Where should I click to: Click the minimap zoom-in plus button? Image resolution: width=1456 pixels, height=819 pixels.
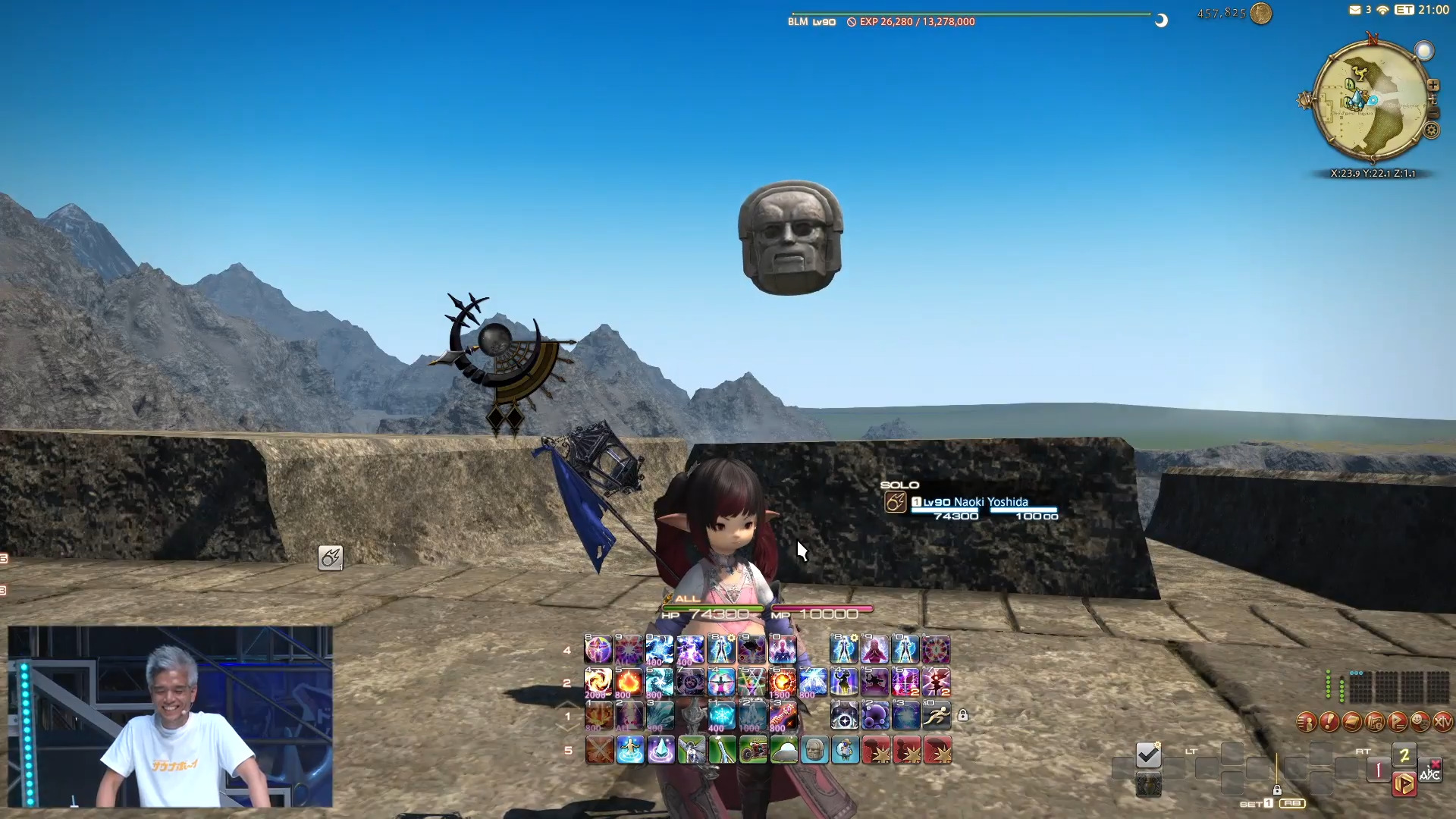click(1432, 85)
